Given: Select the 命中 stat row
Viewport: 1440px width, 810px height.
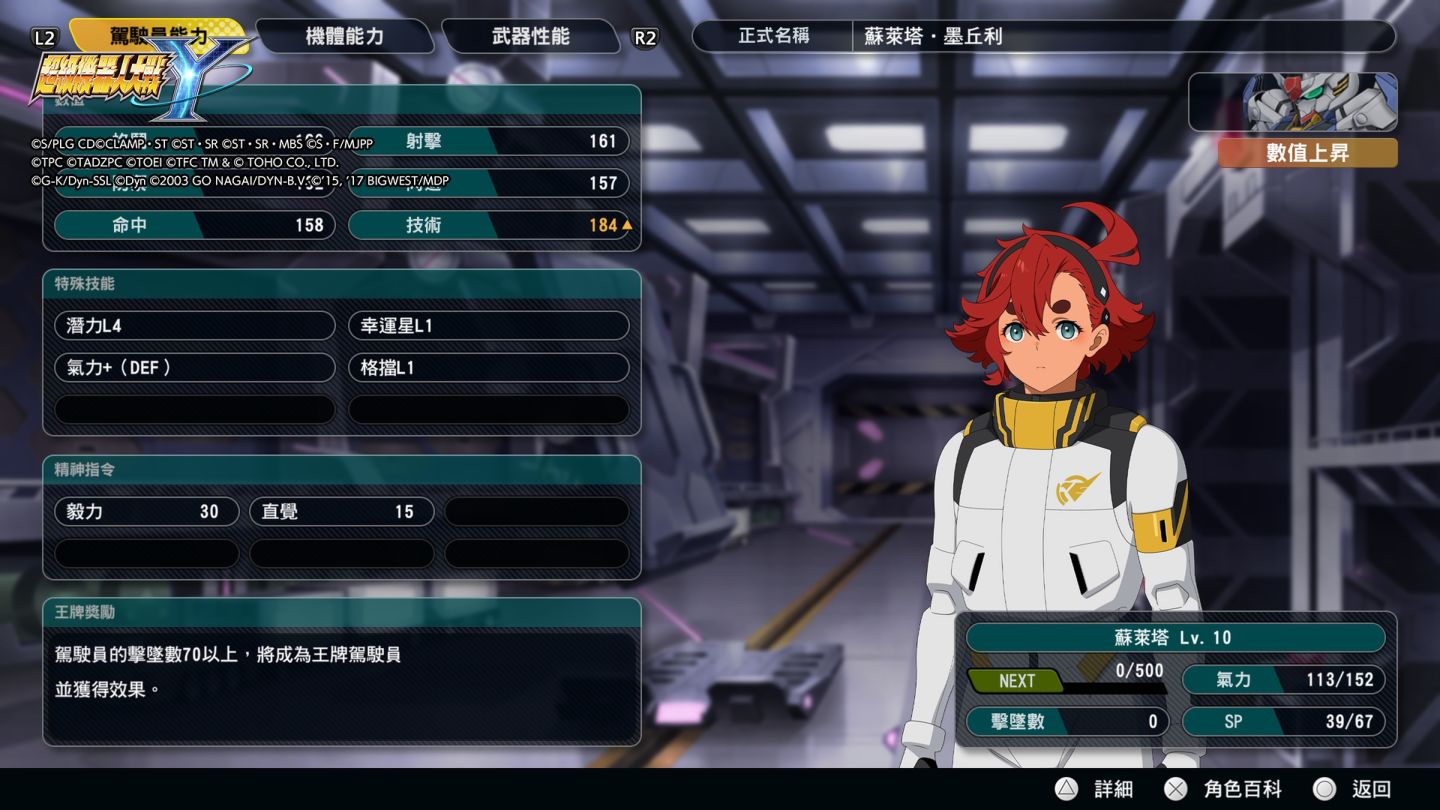Looking at the screenshot, I should [x=195, y=225].
